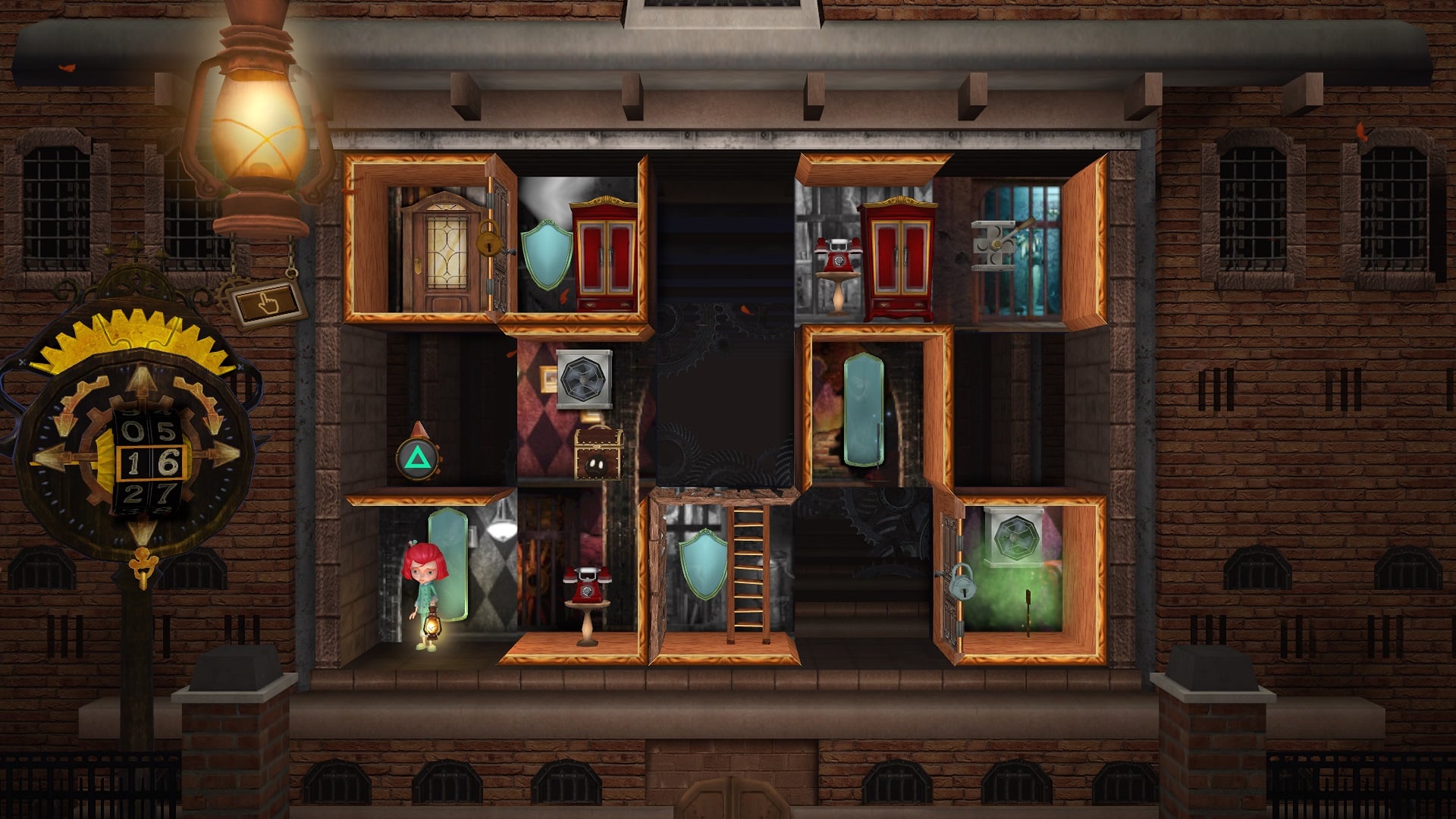
Task: Select the green room tile with the silver padlock
Action: click(1020, 576)
